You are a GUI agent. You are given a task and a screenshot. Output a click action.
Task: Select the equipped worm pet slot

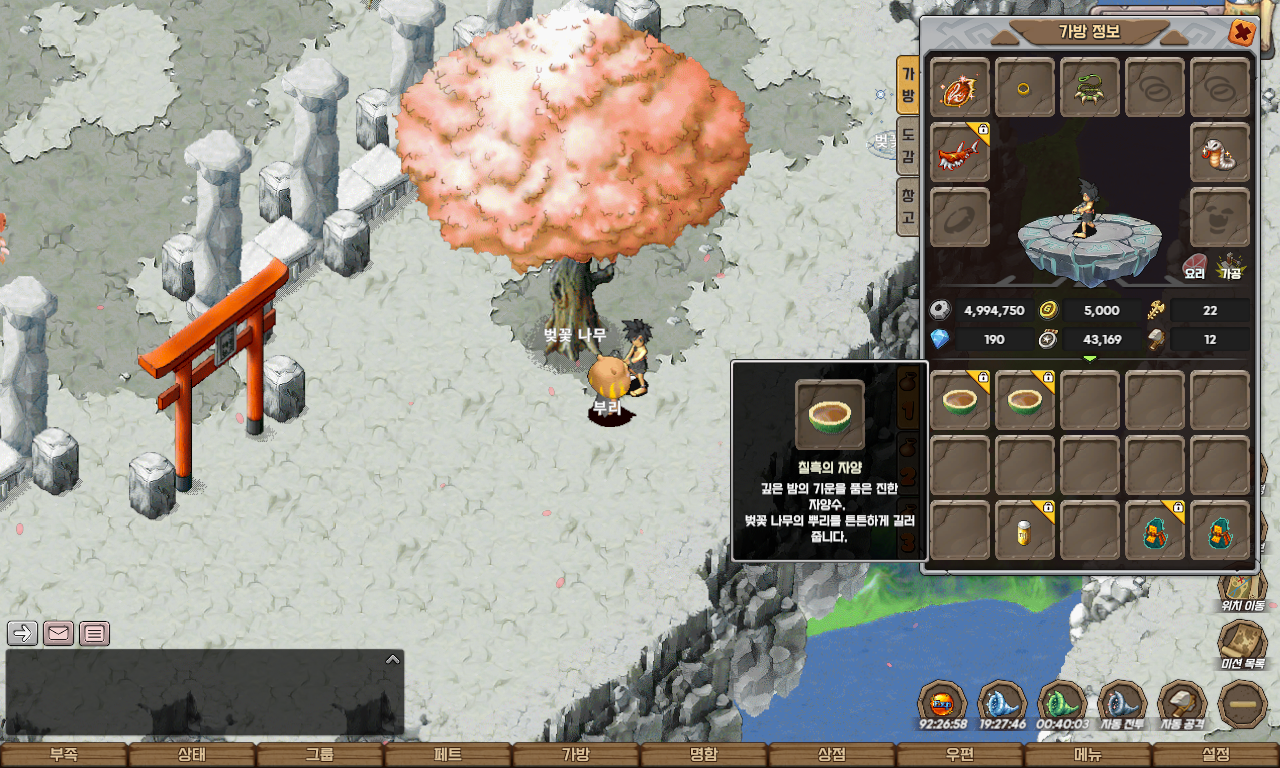pos(1220,152)
